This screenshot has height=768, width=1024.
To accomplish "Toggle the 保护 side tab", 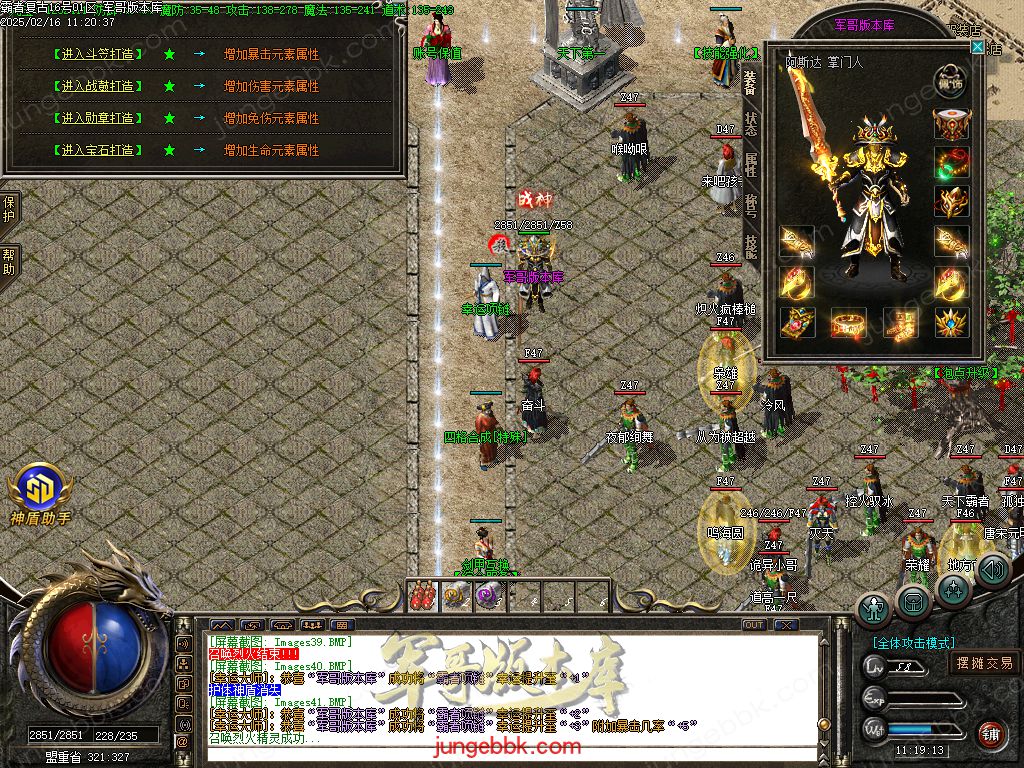I will point(9,210).
